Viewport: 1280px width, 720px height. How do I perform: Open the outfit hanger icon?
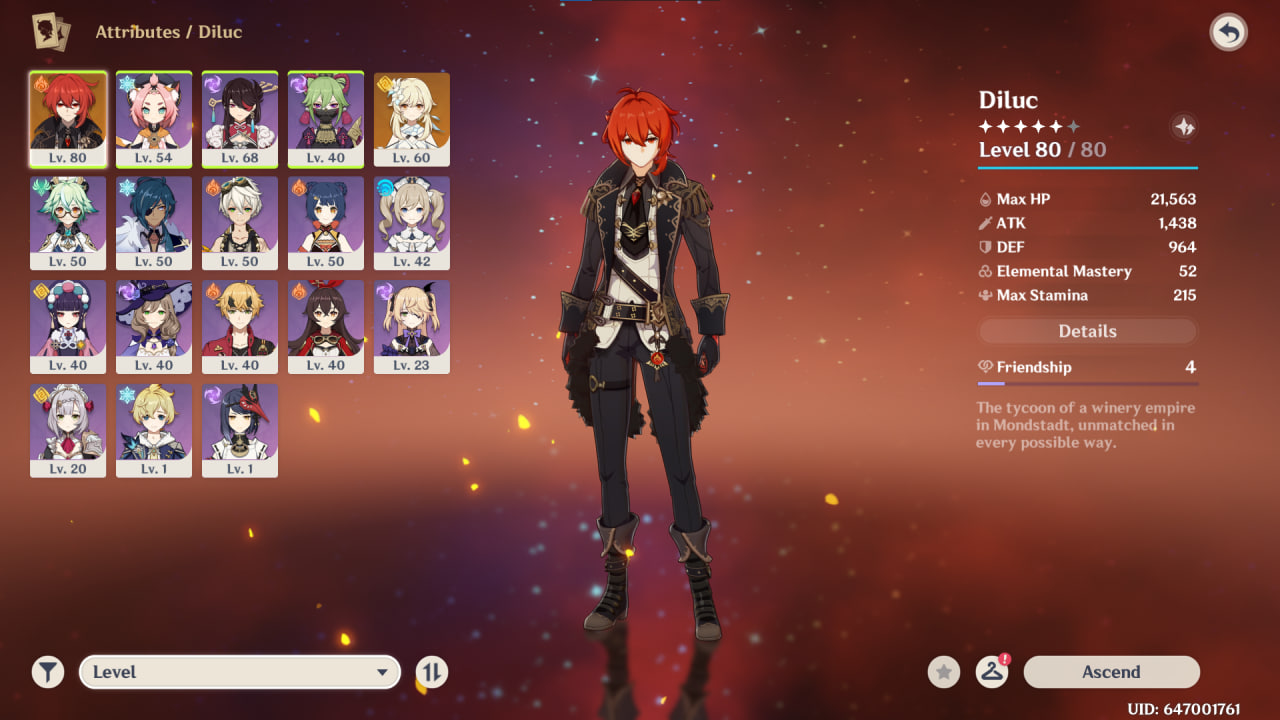[x=992, y=672]
